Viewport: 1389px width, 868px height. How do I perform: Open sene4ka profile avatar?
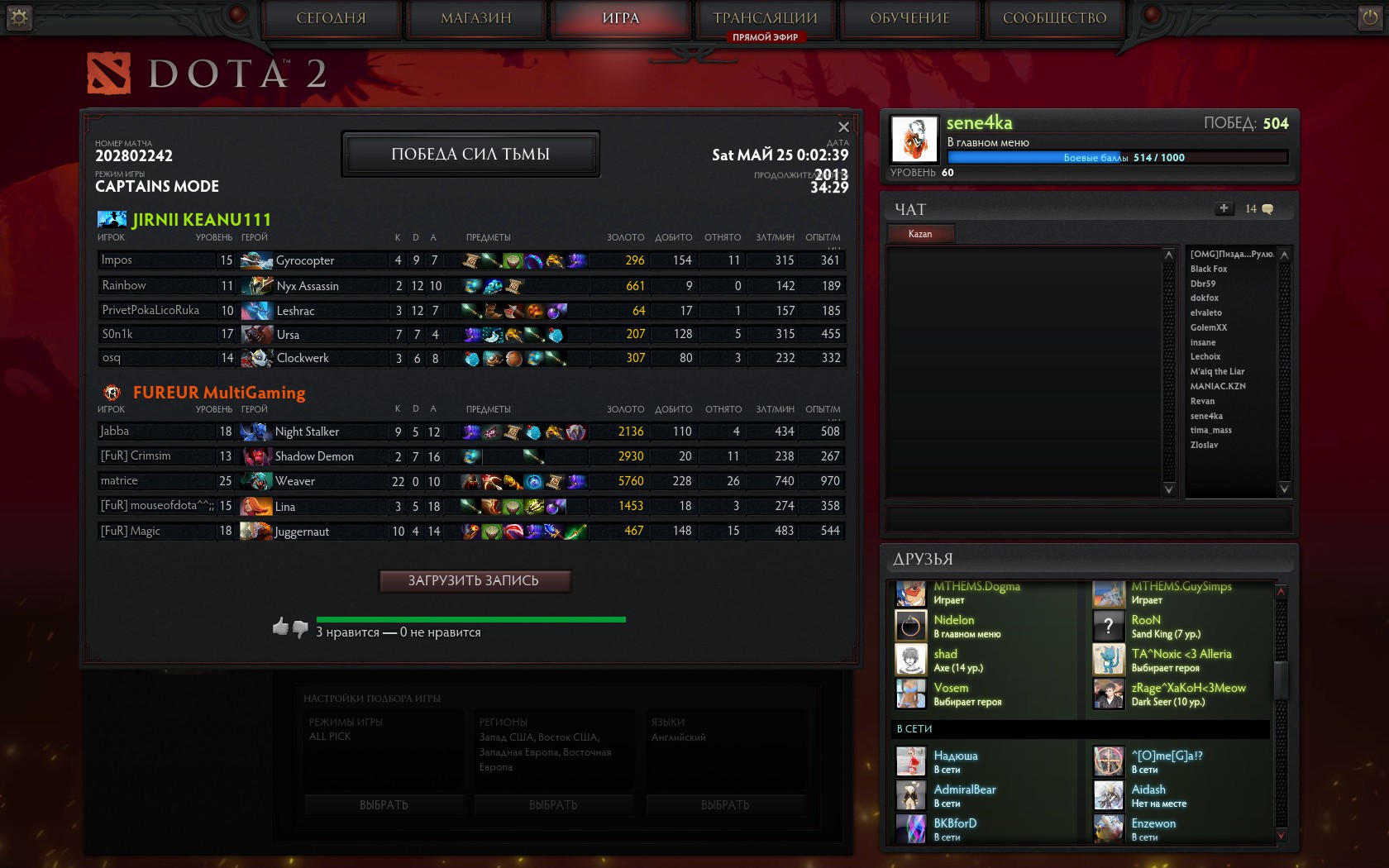(914, 138)
